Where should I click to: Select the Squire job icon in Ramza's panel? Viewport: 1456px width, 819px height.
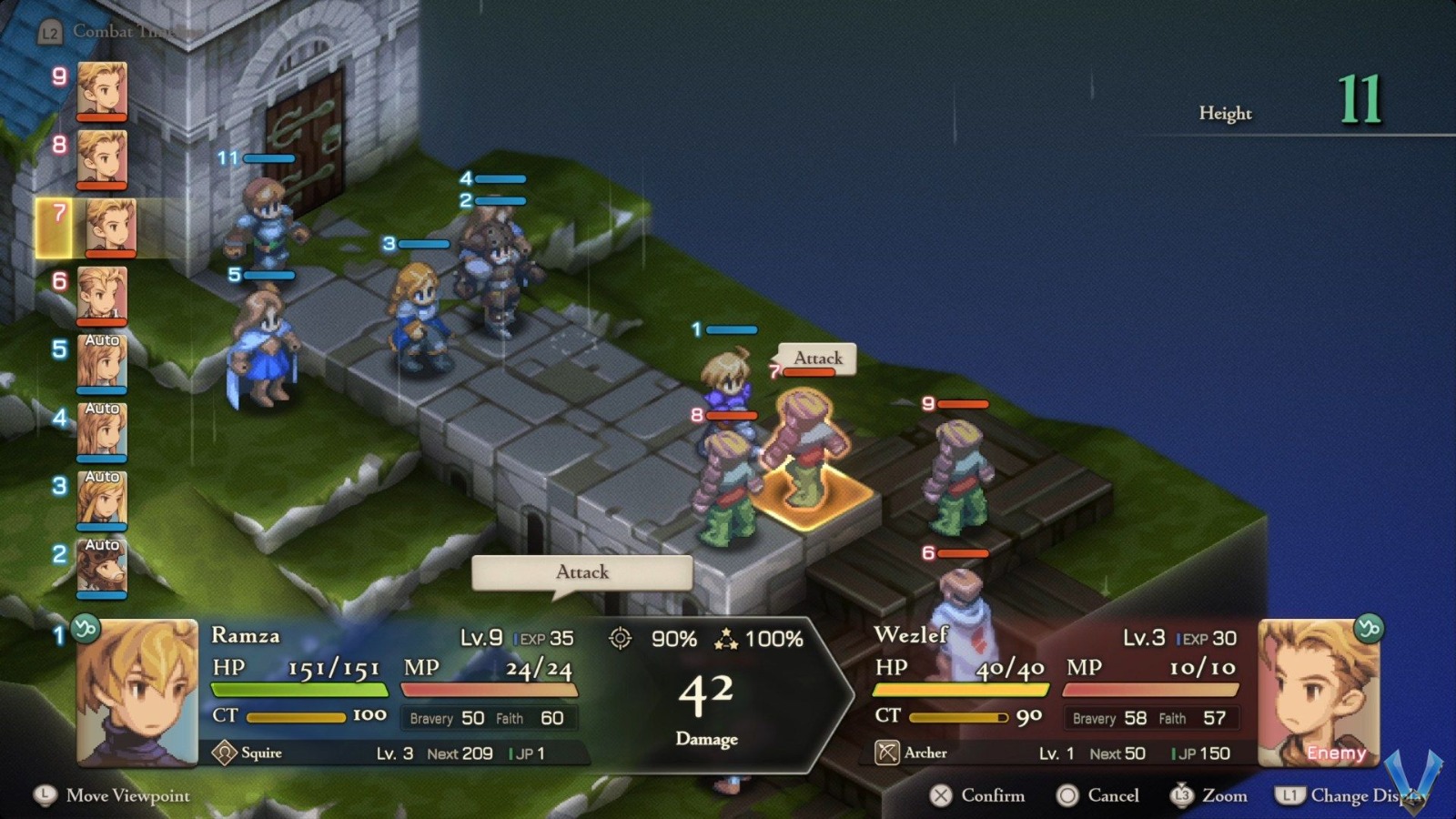click(225, 753)
